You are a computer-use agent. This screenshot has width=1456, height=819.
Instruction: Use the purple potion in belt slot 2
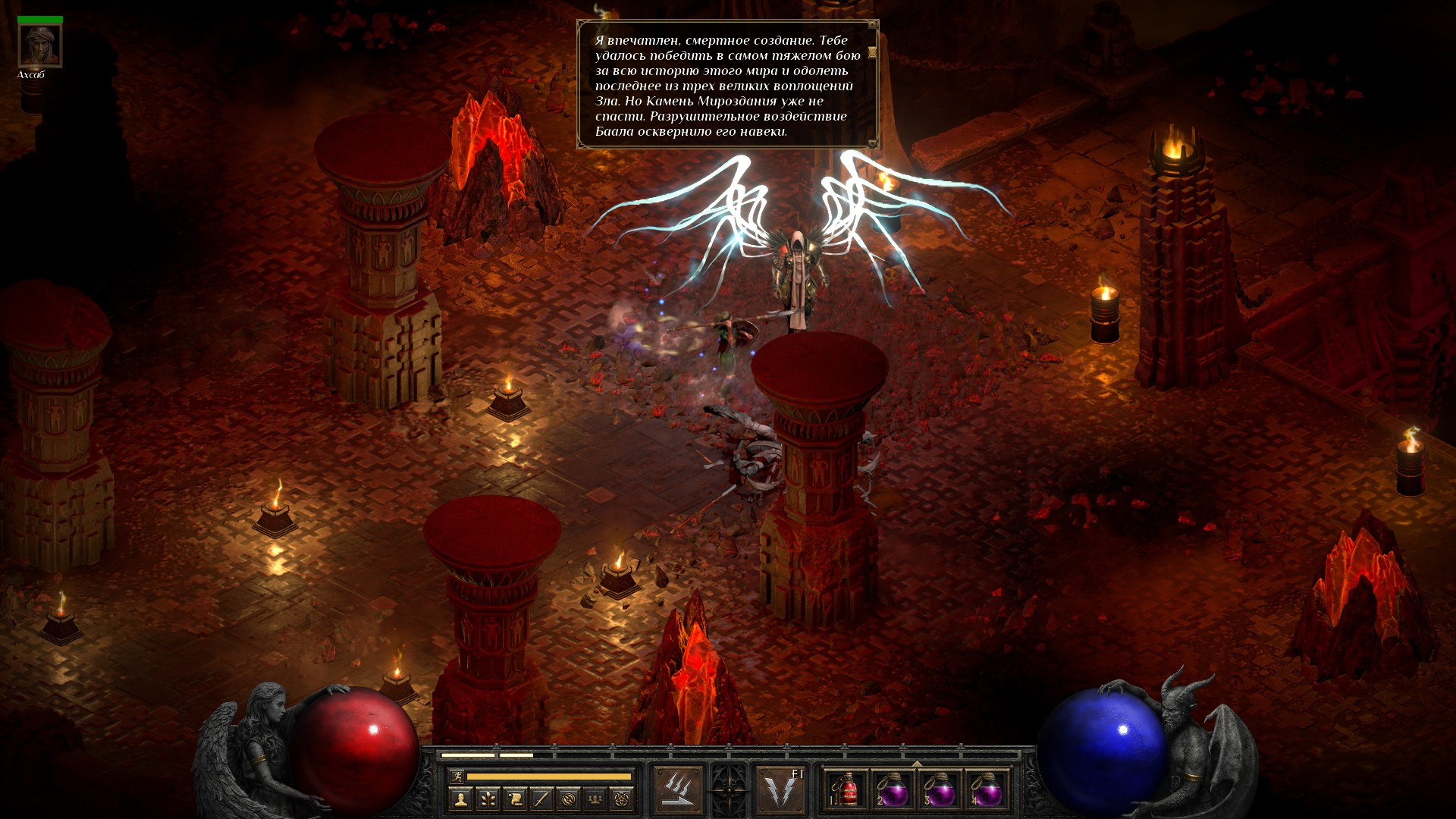coord(893,790)
